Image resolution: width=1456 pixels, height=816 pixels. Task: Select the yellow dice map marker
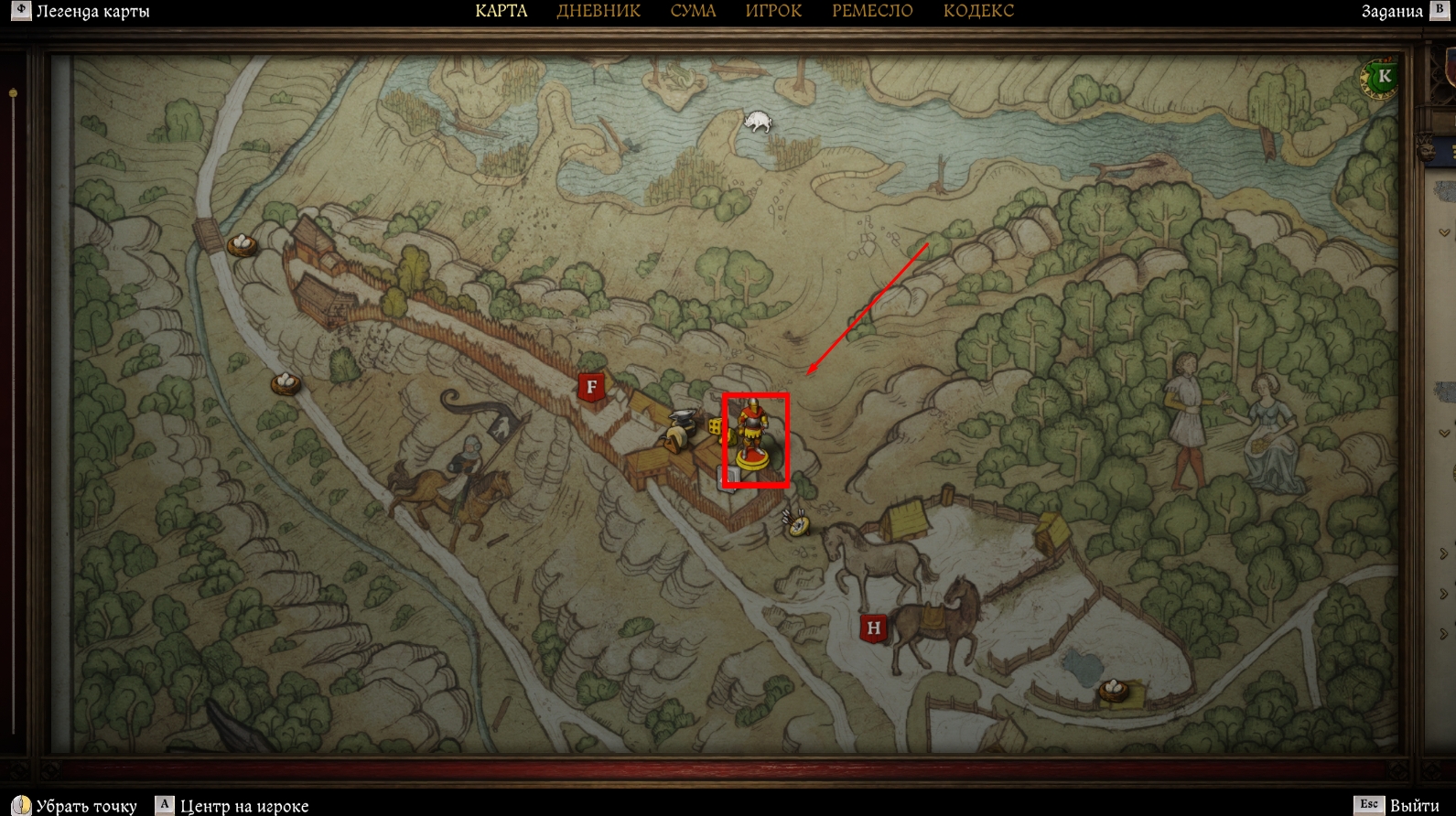click(x=715, y=427)
